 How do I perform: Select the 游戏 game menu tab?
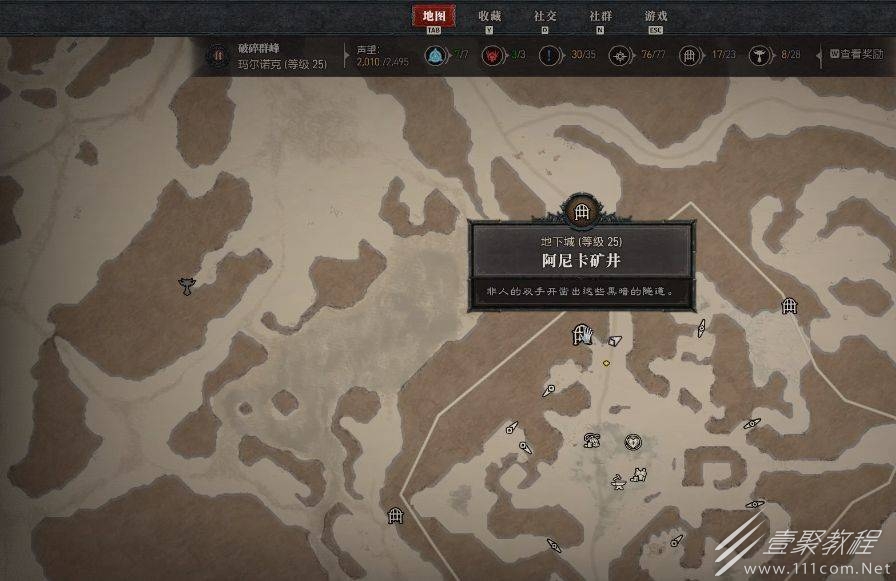656,16
